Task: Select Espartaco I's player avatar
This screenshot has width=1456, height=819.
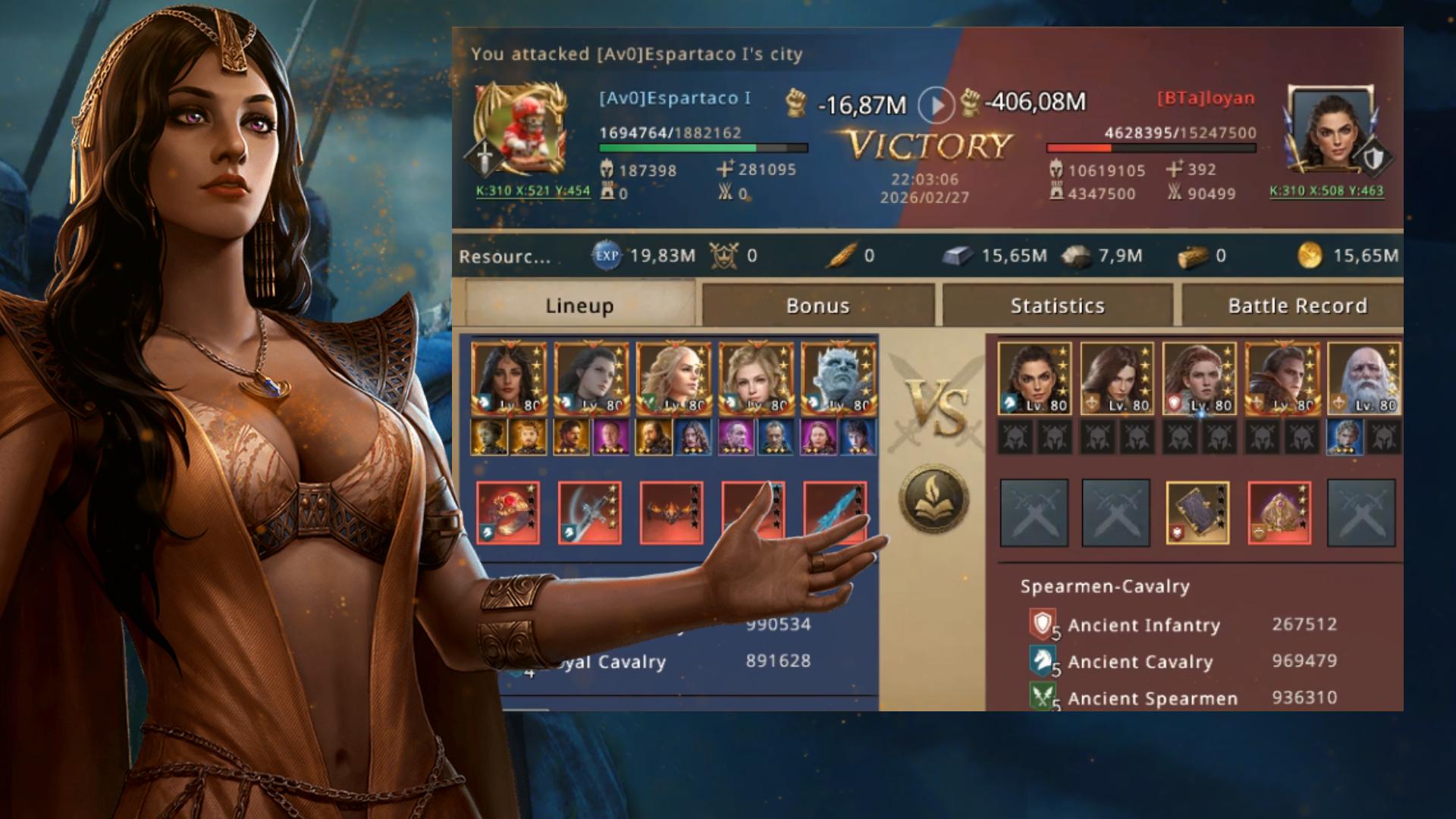Action: point(520,130)
